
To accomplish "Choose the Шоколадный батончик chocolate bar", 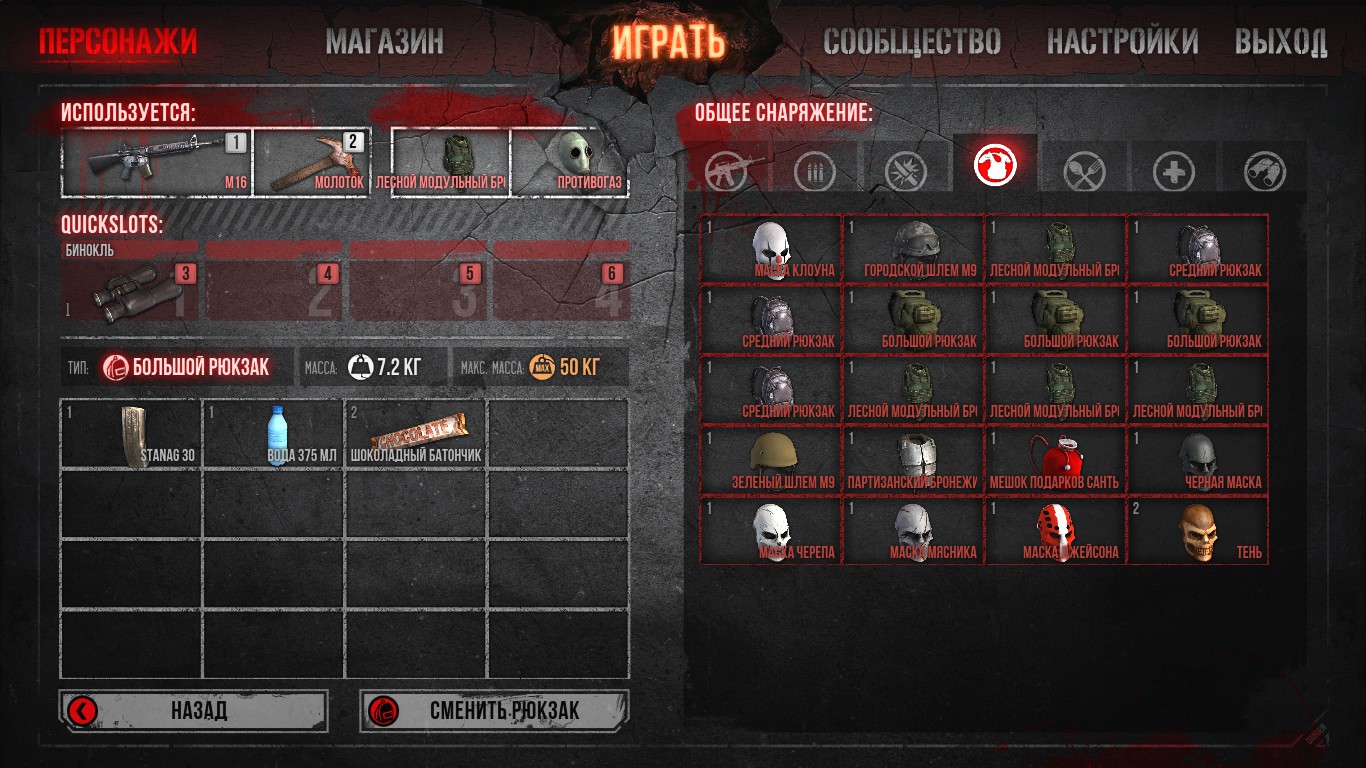I will pyautogui.click(x=416, y=434).
